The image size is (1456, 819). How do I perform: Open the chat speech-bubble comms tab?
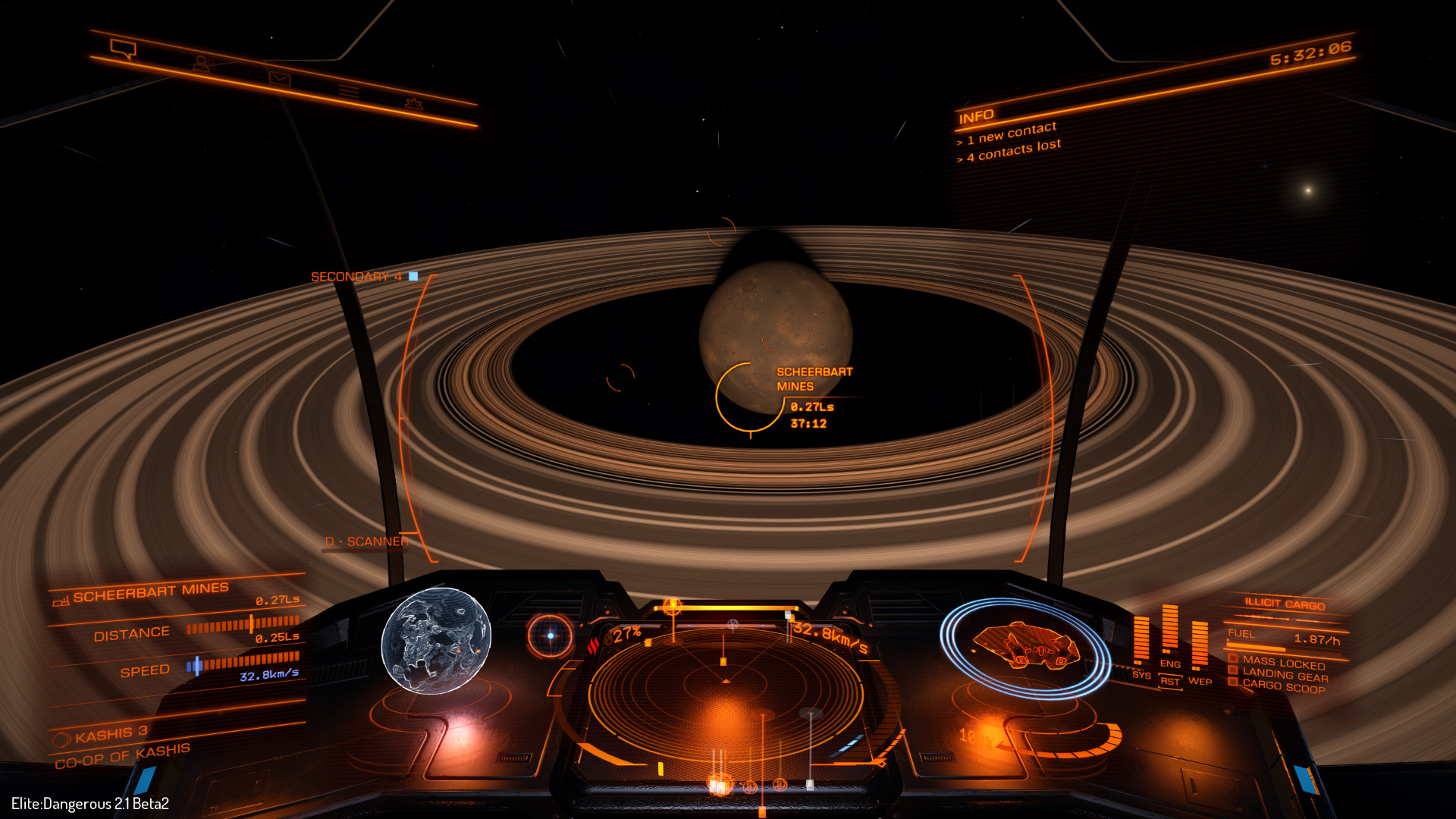[x=123, y=49]
